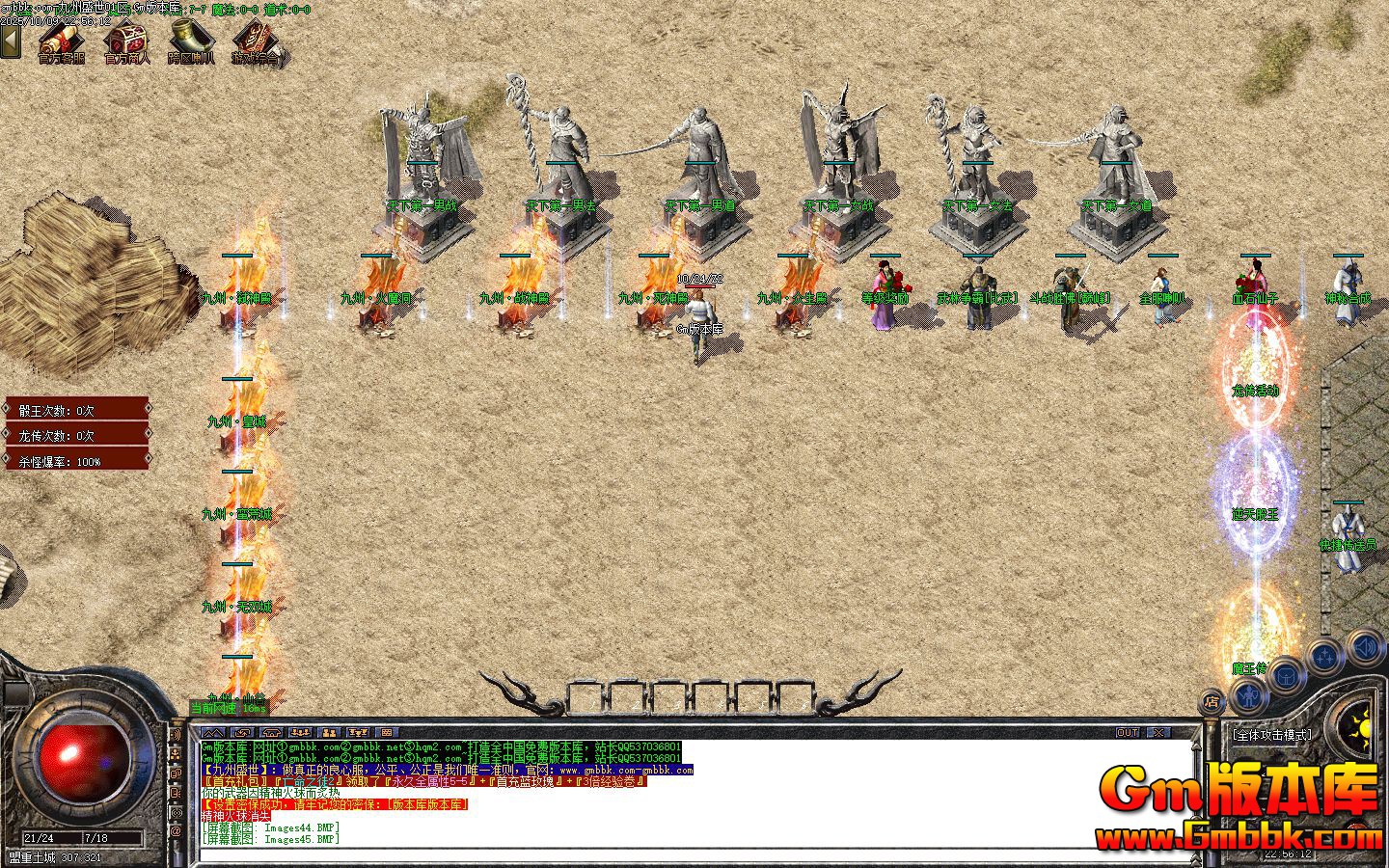Close the game with the X button
This screenshot has height=868, width=1389.
click(1157, 733)
